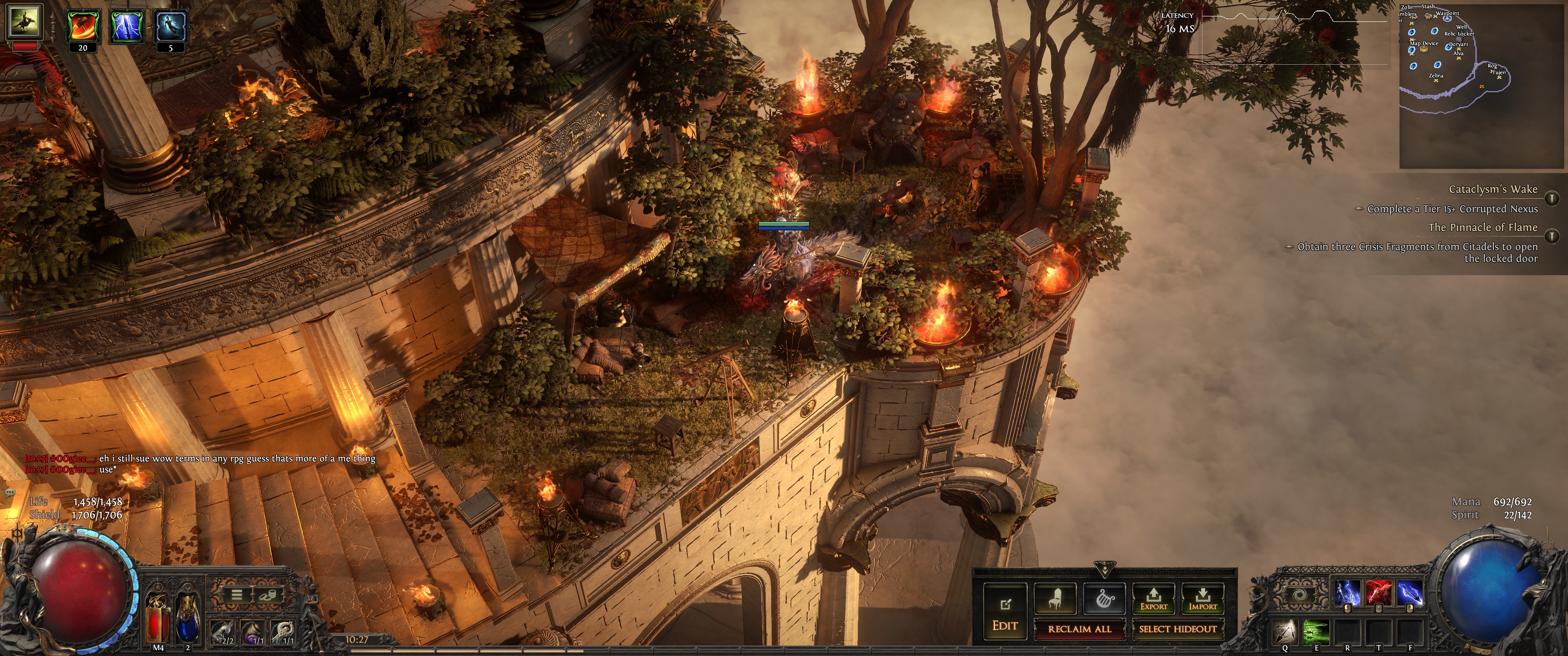Activate the red dragon skill
The image size is (1568, 656).
click(x=1378, y=593)
